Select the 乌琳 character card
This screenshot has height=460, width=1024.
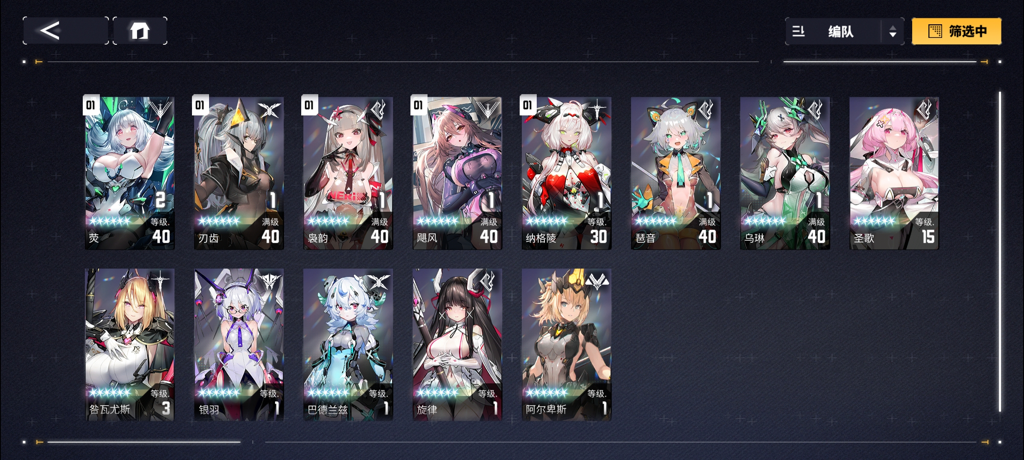[785, 172]
